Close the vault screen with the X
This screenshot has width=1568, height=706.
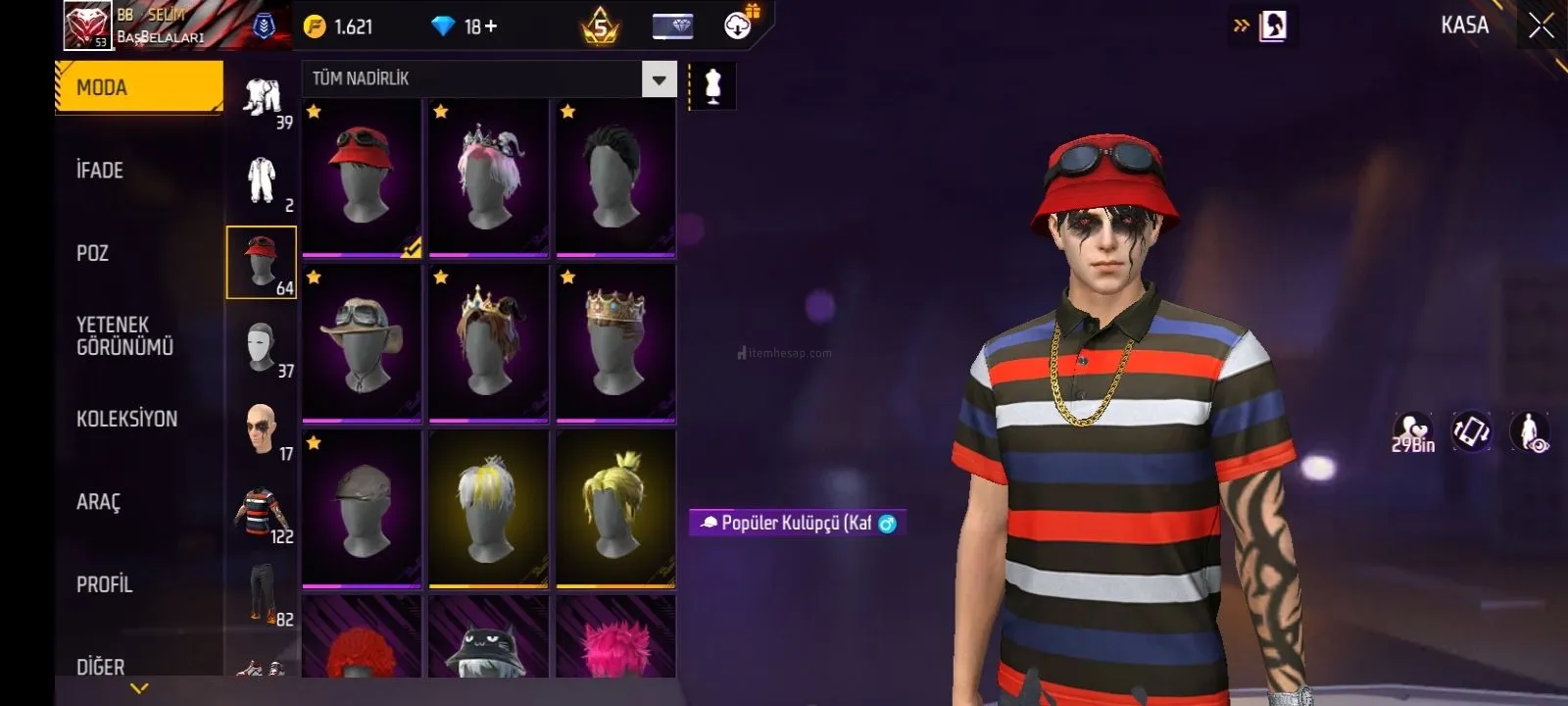(x=1541, y=26)
